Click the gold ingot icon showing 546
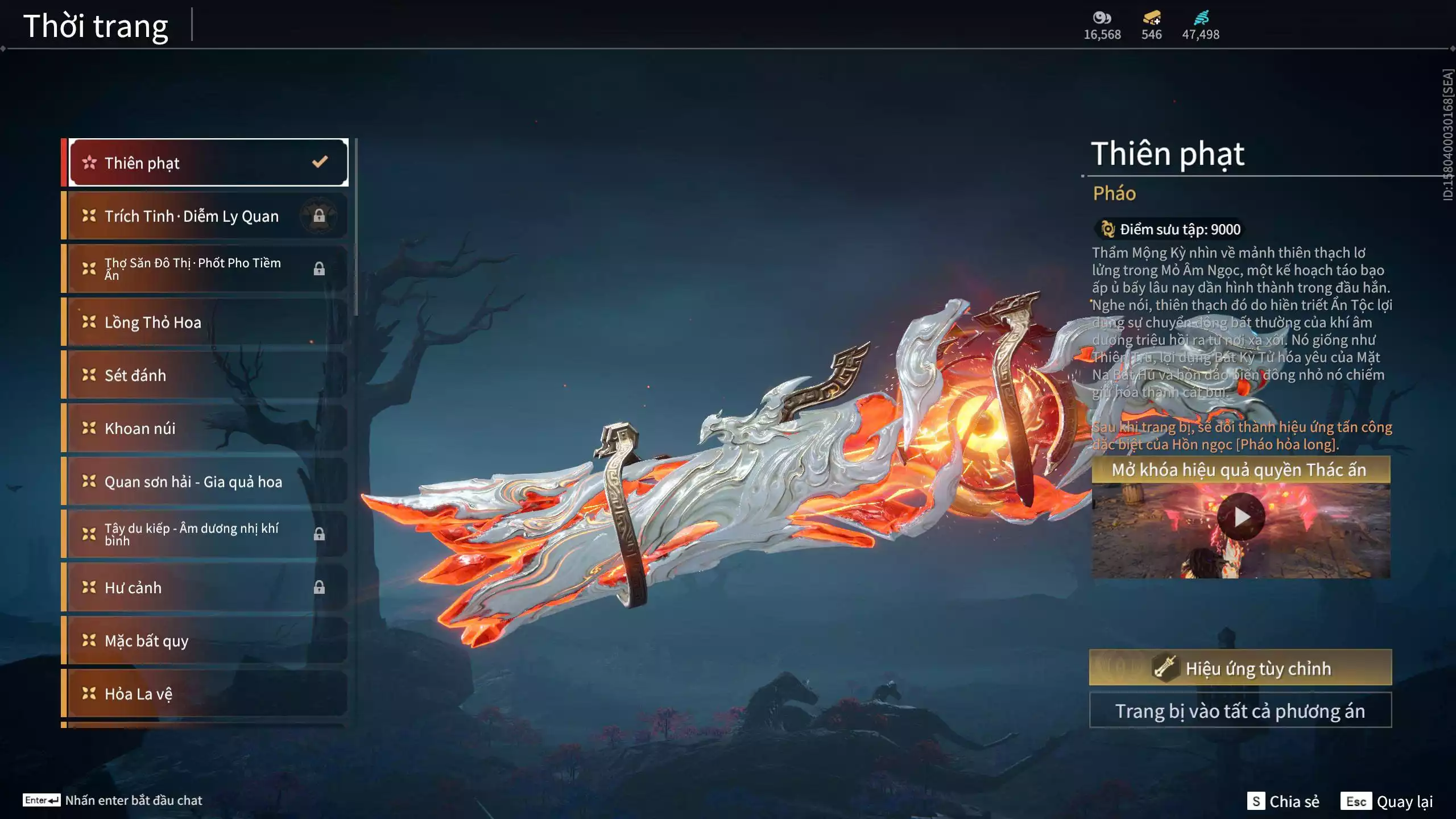1456x819 pixels. pos(1151,19)
